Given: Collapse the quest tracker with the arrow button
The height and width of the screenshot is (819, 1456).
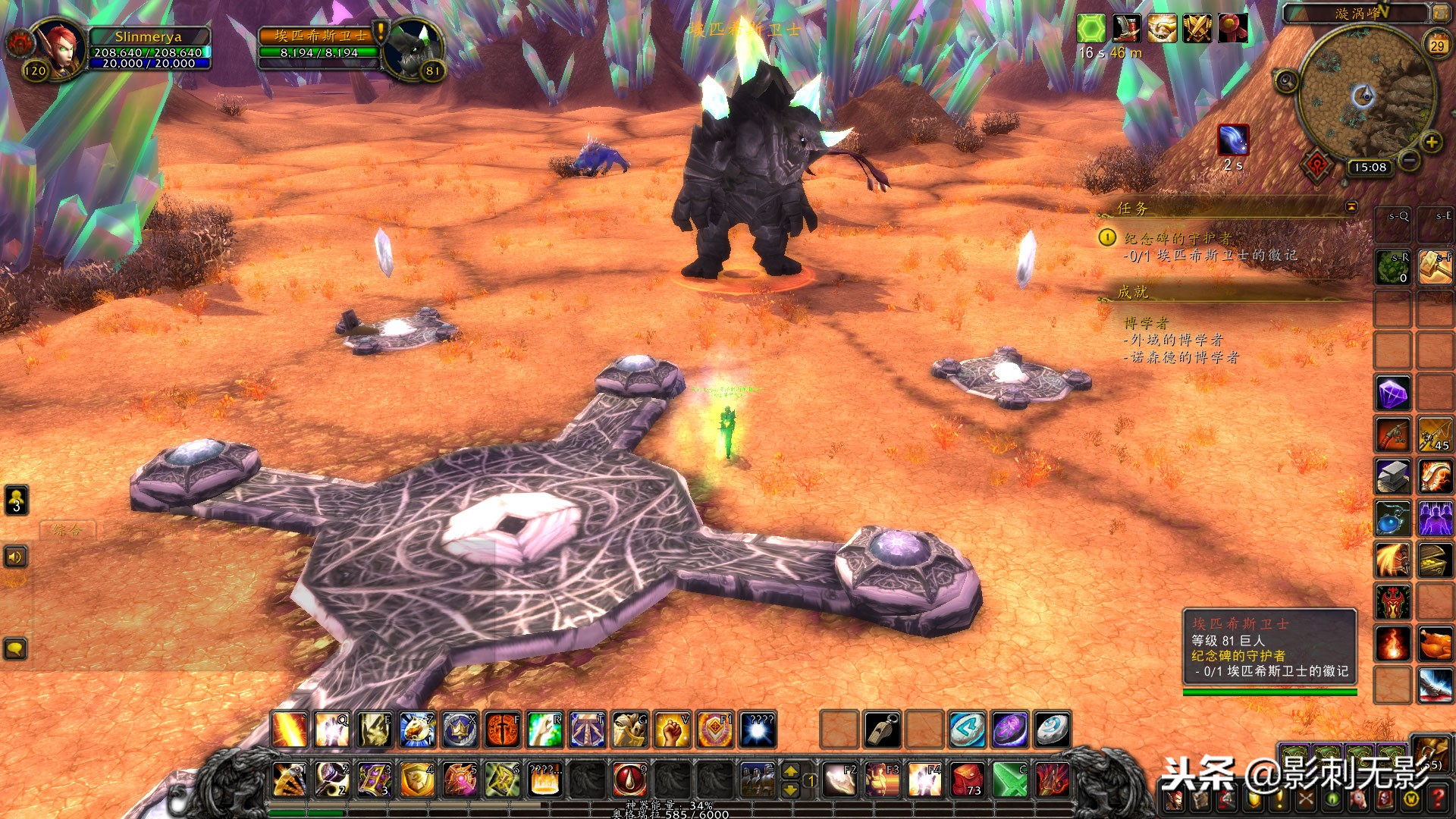Looking at the screenshot, I should (1351, 207).
